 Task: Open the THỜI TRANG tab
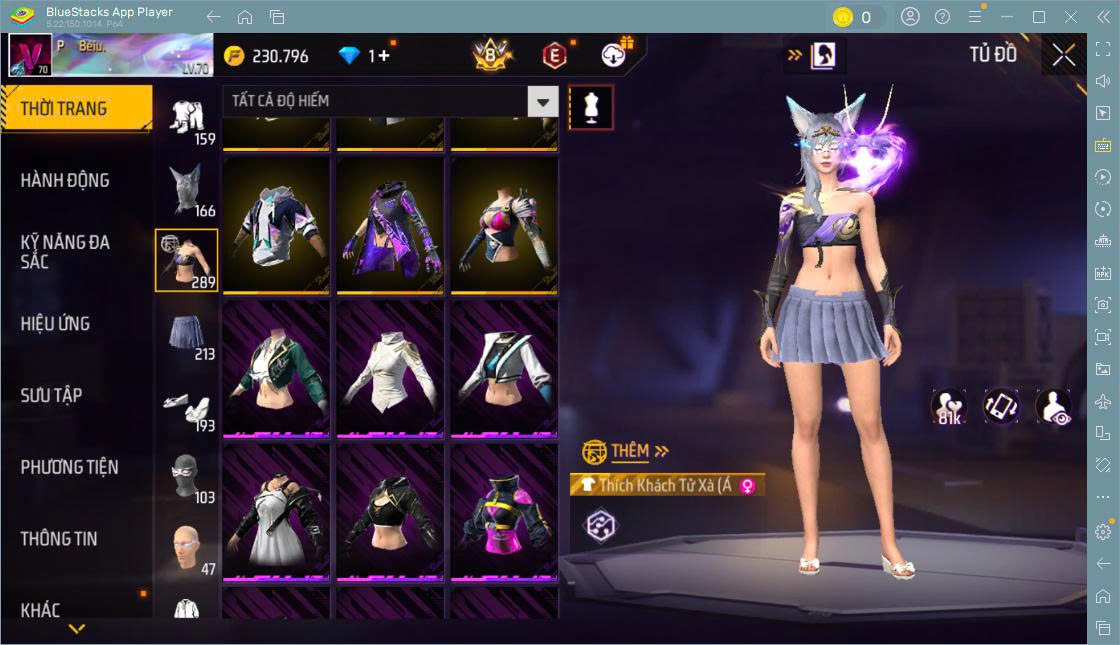point(76,109)
